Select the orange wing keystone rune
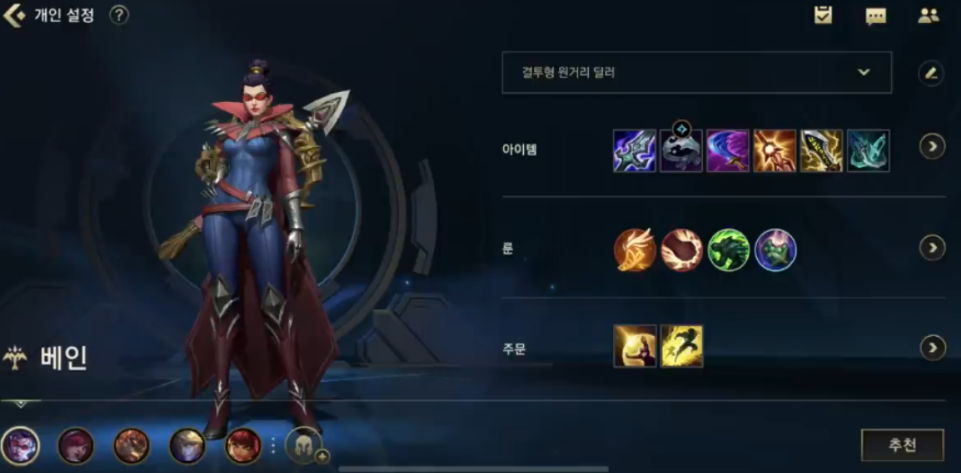This screenshot has height=473, width=961. (x=634, y=250)
